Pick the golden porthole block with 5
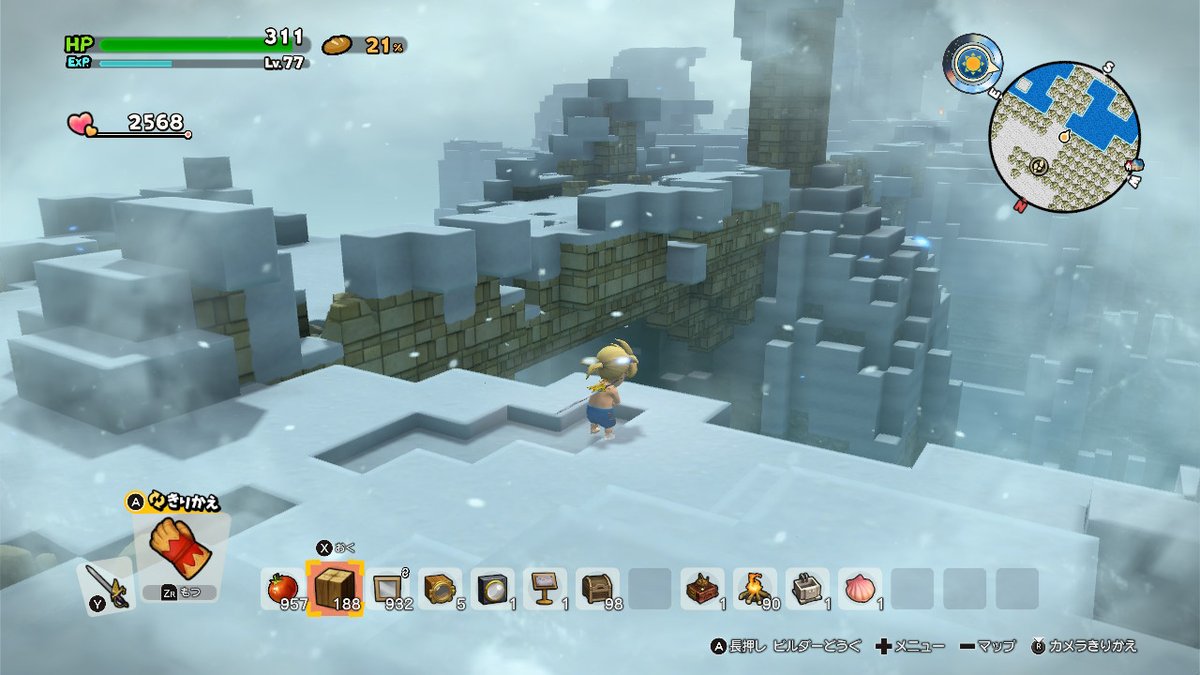This screenshot has height=675, width=1200. (439, 588)
